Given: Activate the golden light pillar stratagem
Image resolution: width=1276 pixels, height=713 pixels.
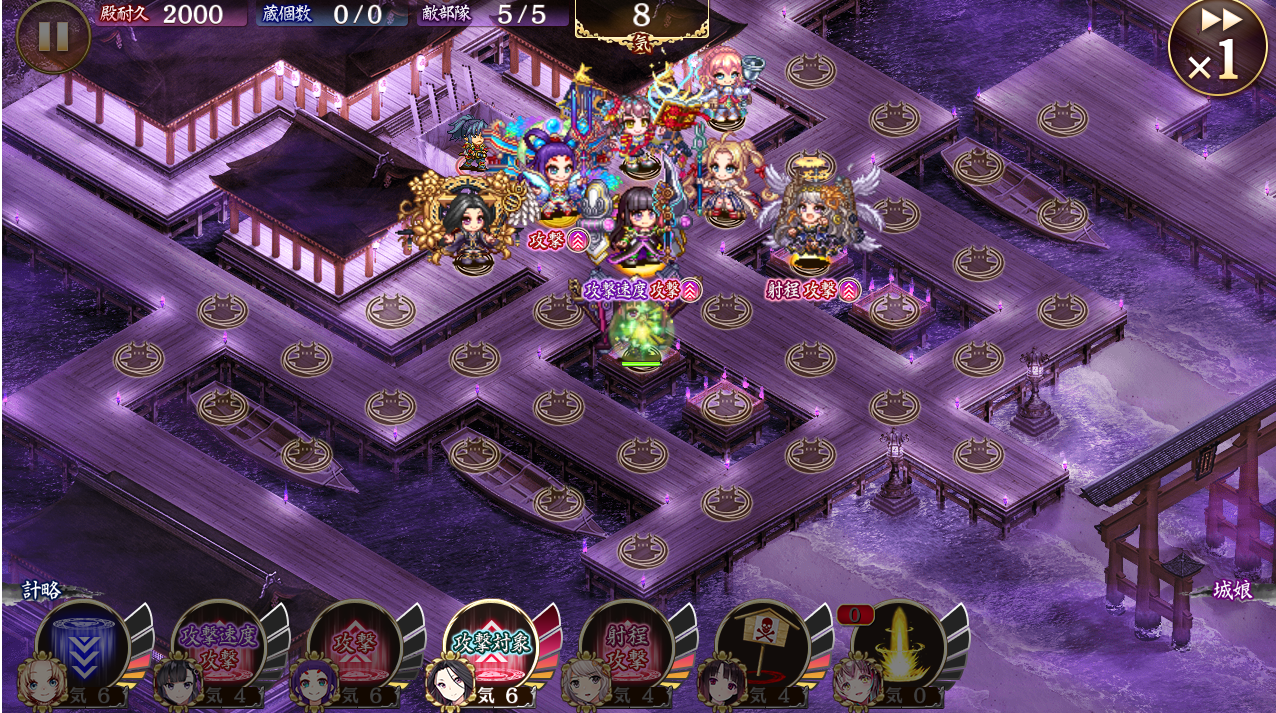Looking at the screenshot, I should click(x=897, y=647).
